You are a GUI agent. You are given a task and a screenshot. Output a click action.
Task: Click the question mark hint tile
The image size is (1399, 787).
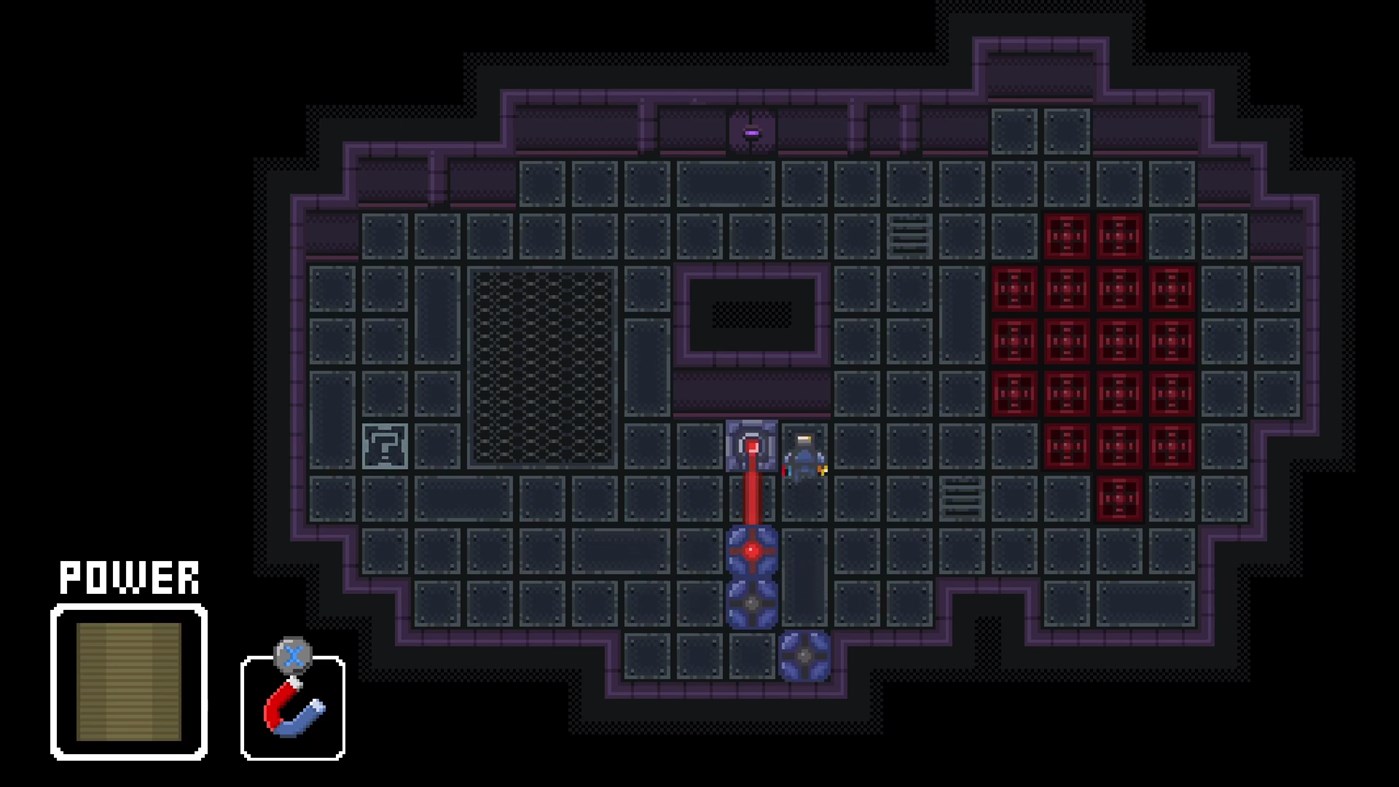pyautogui.click(x=385, y=446)
